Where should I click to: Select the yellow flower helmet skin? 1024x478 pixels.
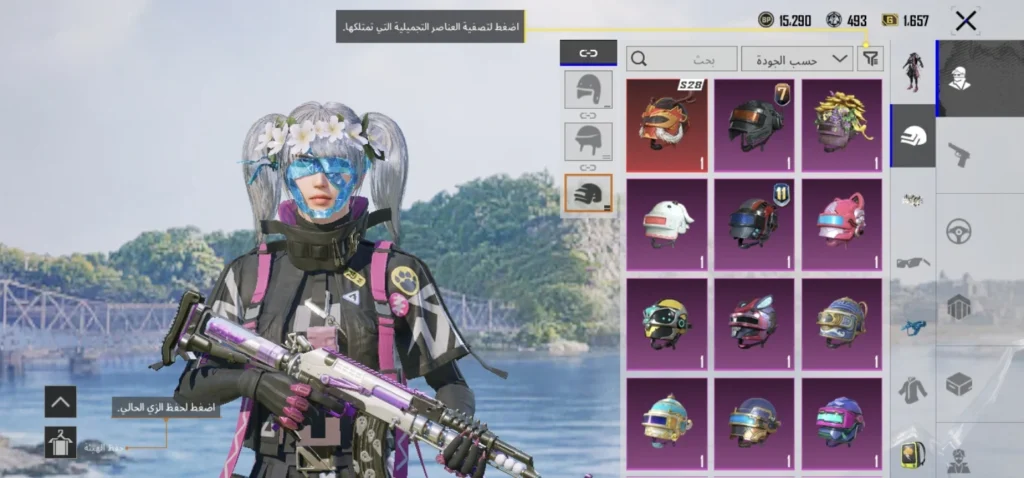coord(842,126)
